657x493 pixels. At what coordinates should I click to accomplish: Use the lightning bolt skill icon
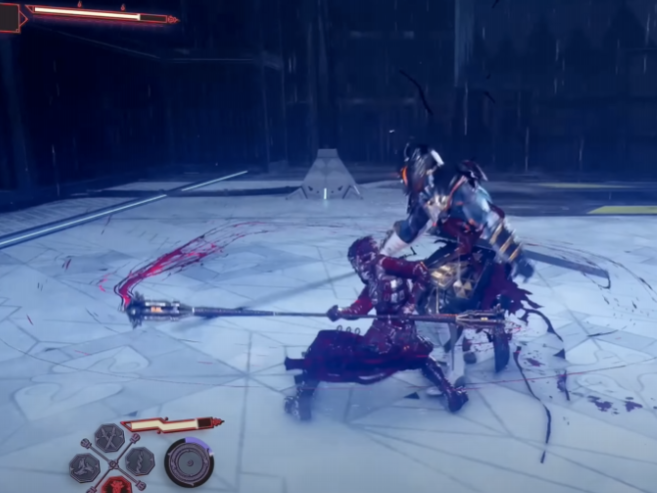point(139,461)
